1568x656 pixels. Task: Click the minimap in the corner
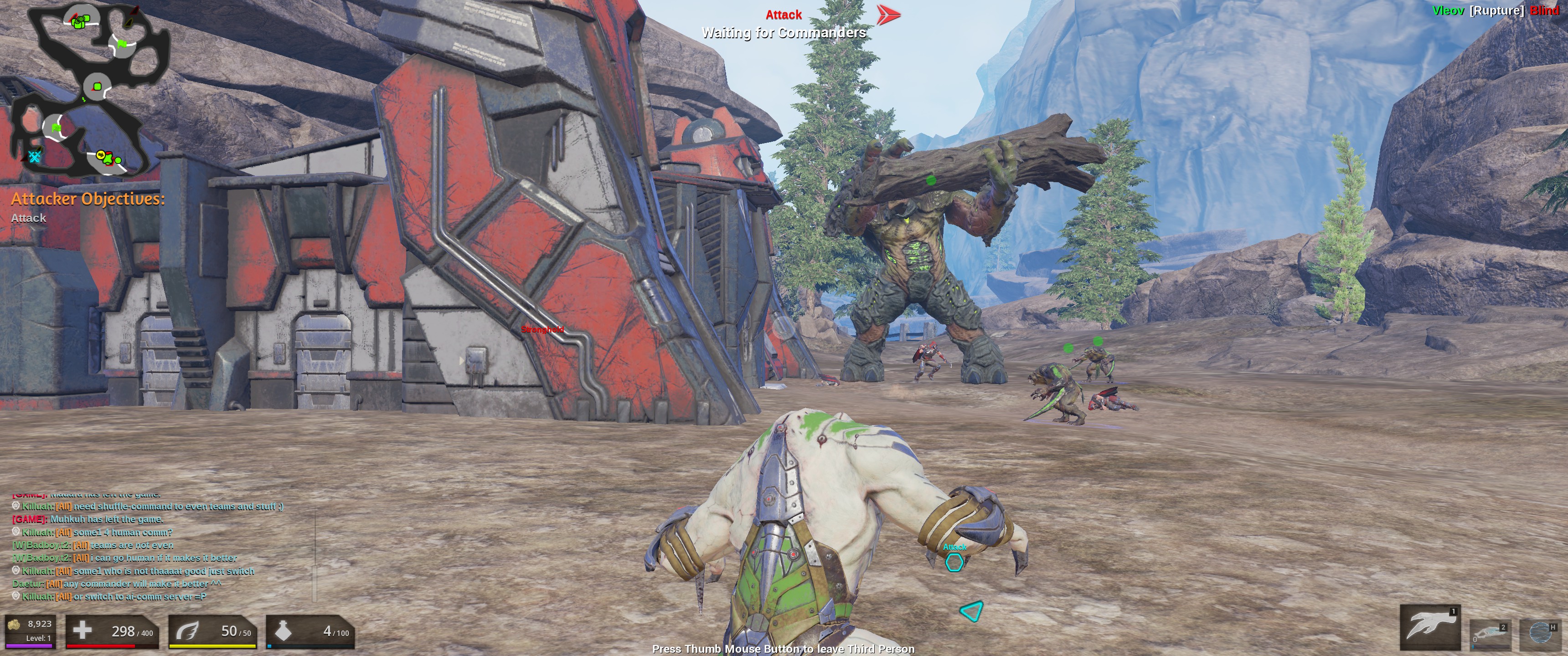[x=91, y=90]
